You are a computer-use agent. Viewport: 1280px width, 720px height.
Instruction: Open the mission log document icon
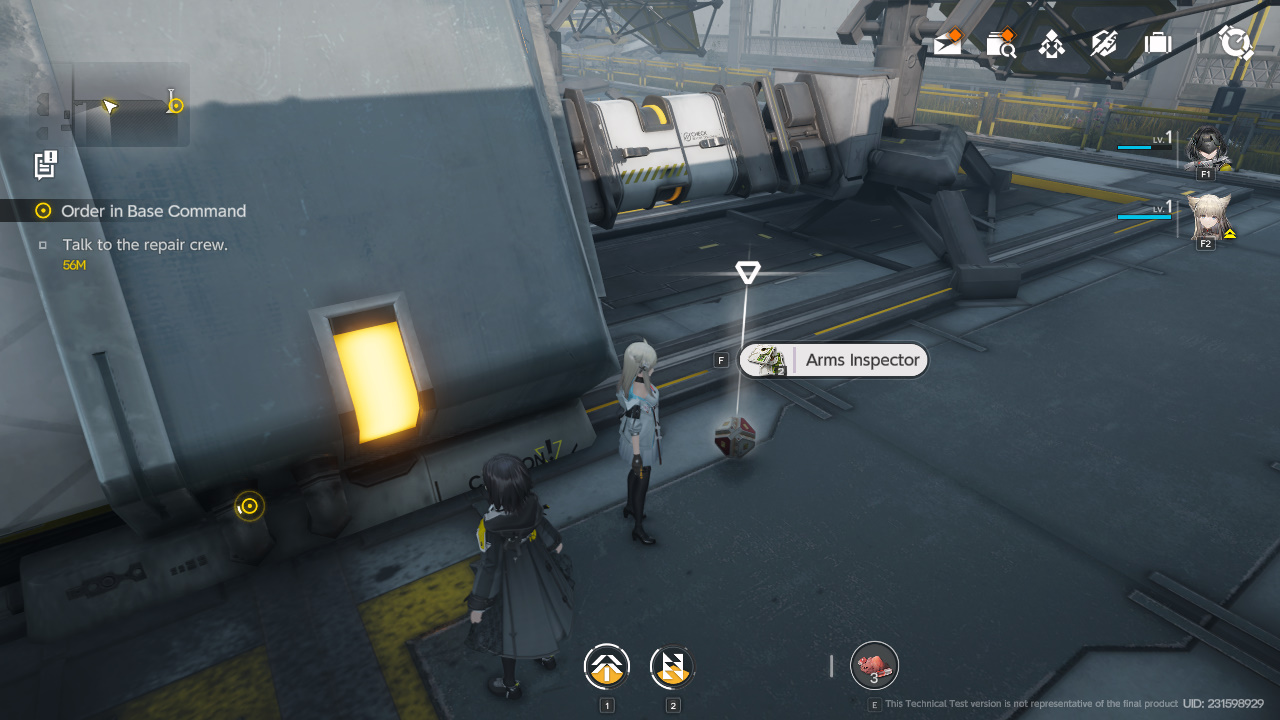click(x=45, y=164)
